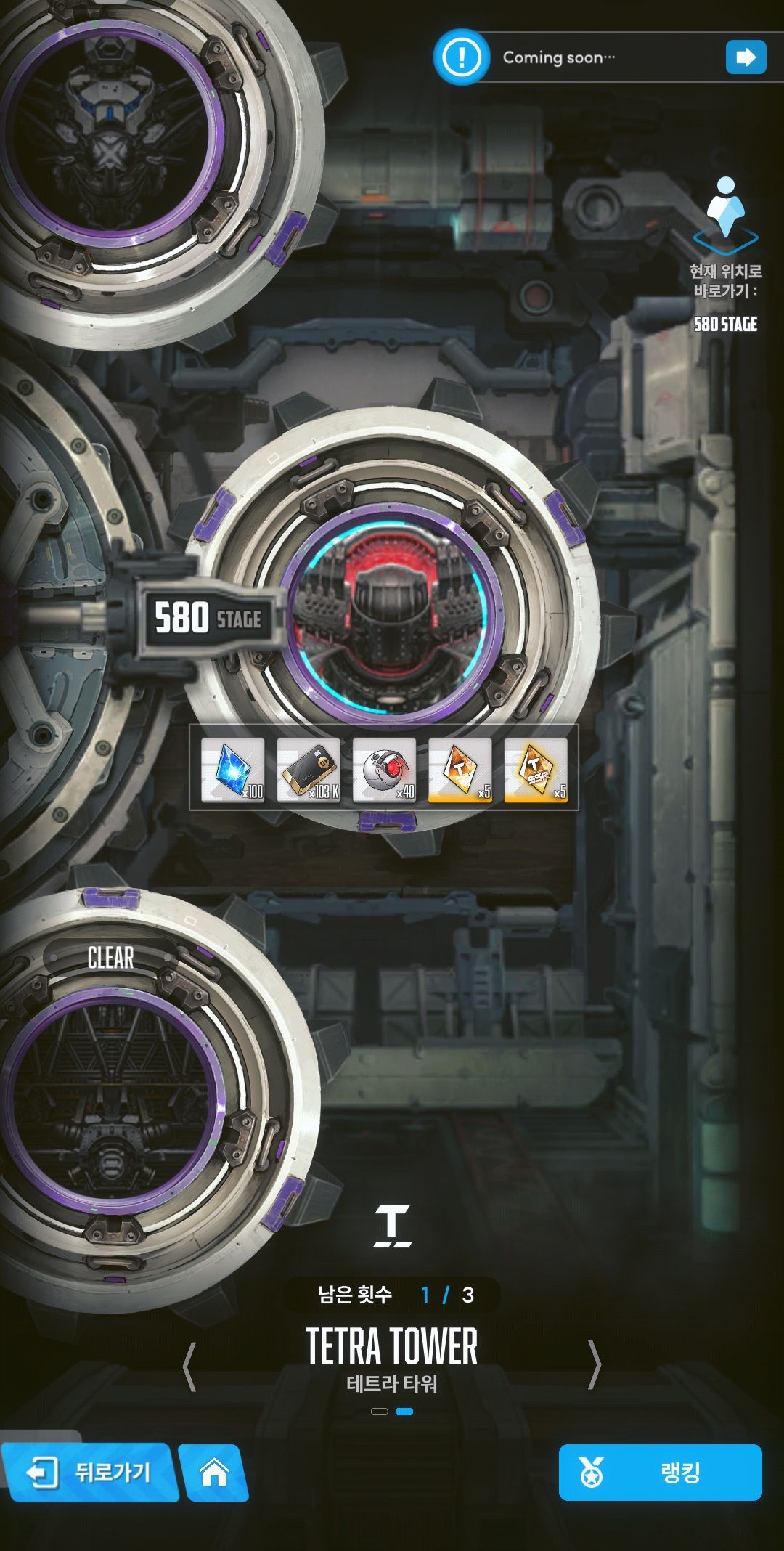Image resolution: width=784 pixels, height=1551 pixels.
Task: Select the first tower page dot
Action: tap(380, 1412)
